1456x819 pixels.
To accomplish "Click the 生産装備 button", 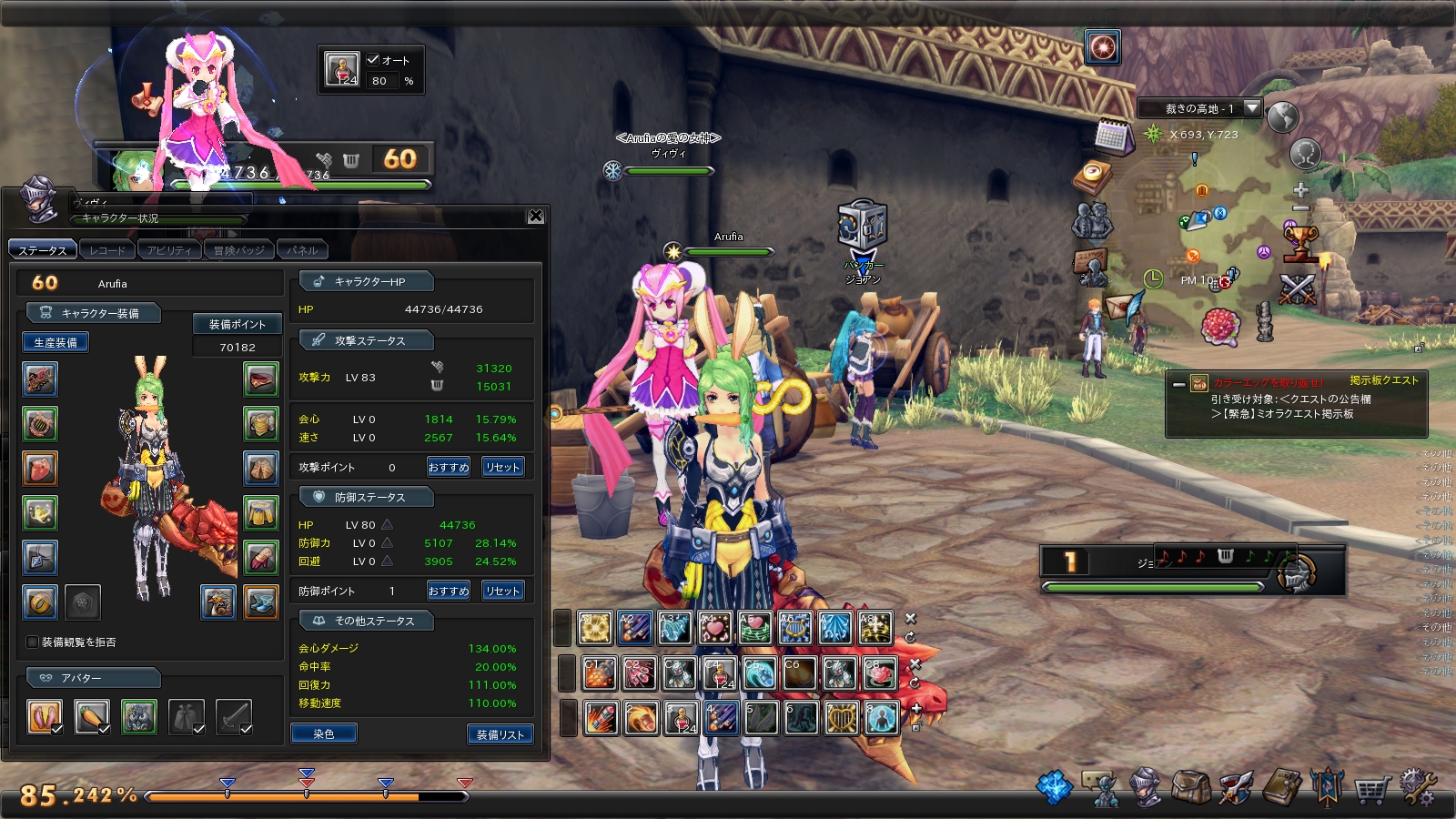I will click(x=56, y=342).
